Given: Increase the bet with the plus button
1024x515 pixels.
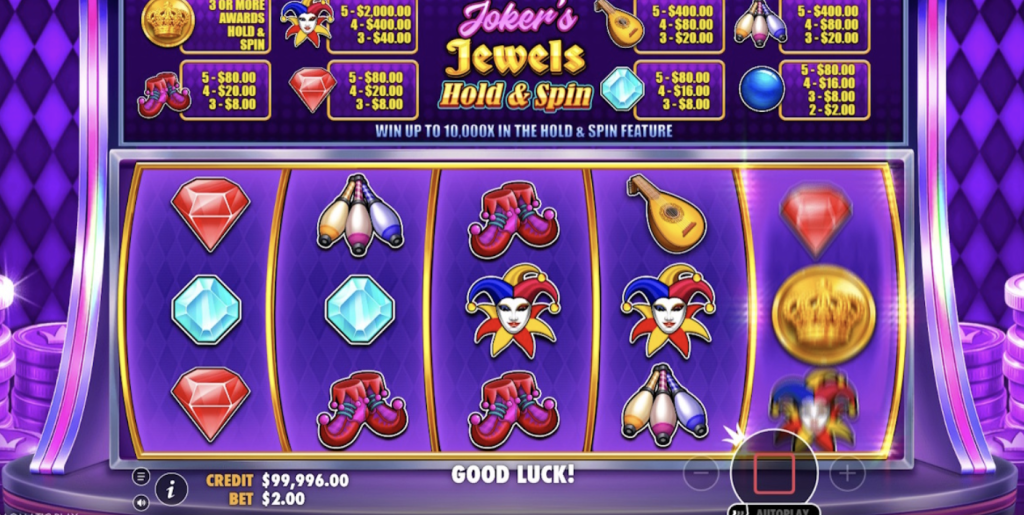Looking at the screenshot, I should point(846,473).
